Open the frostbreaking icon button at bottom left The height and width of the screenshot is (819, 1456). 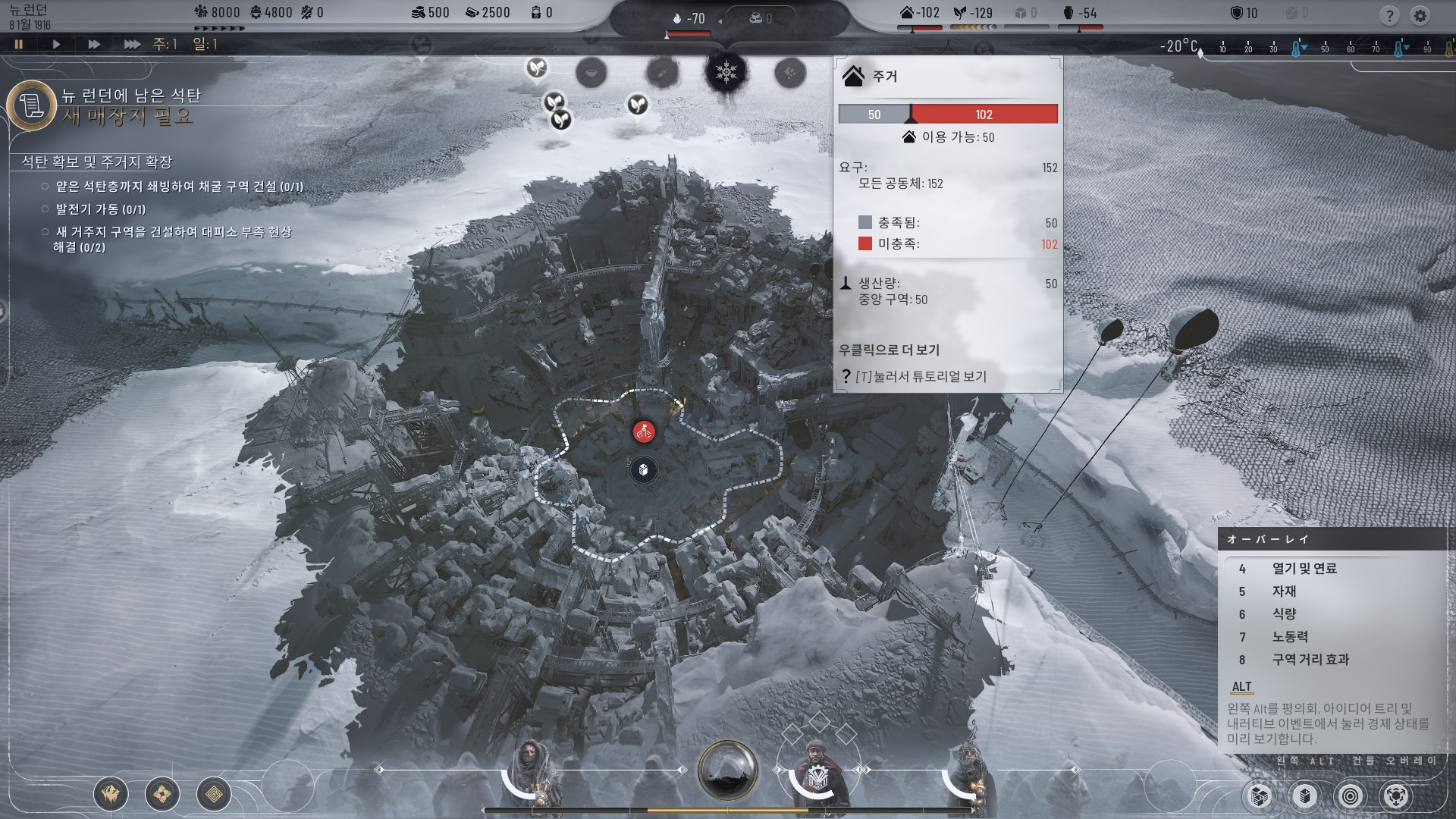[x=111, y=794]
